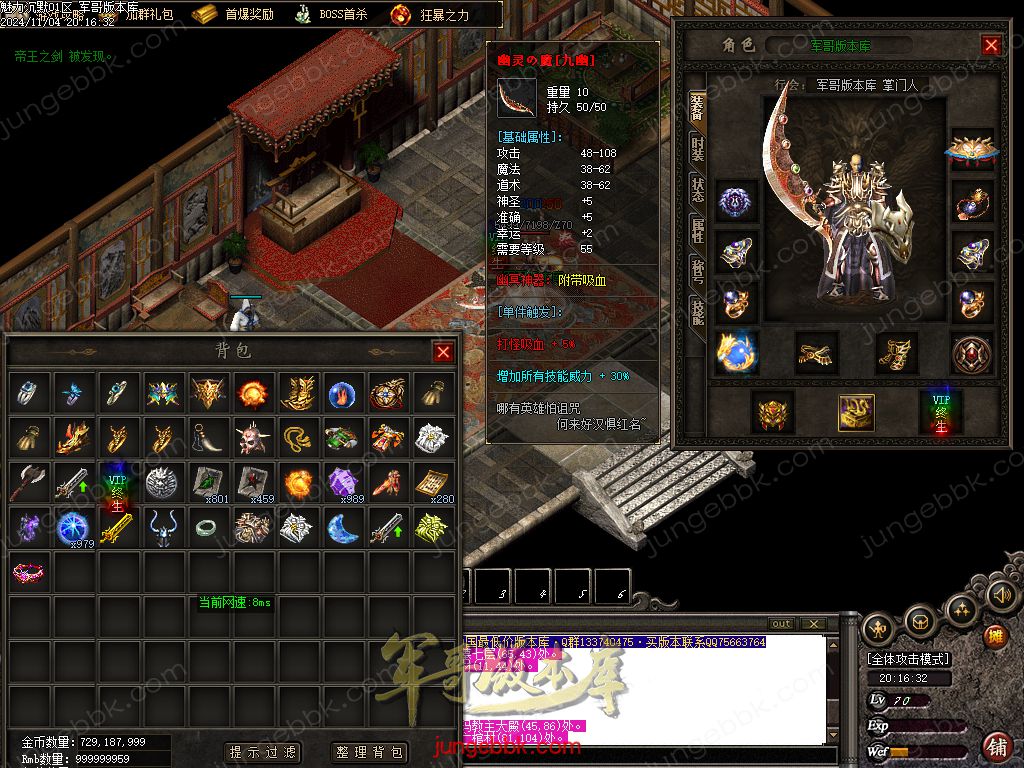Select the equipped golden belt slot
The width and height of the screenshot is (1024, 768).
click(x=817, y=352)
